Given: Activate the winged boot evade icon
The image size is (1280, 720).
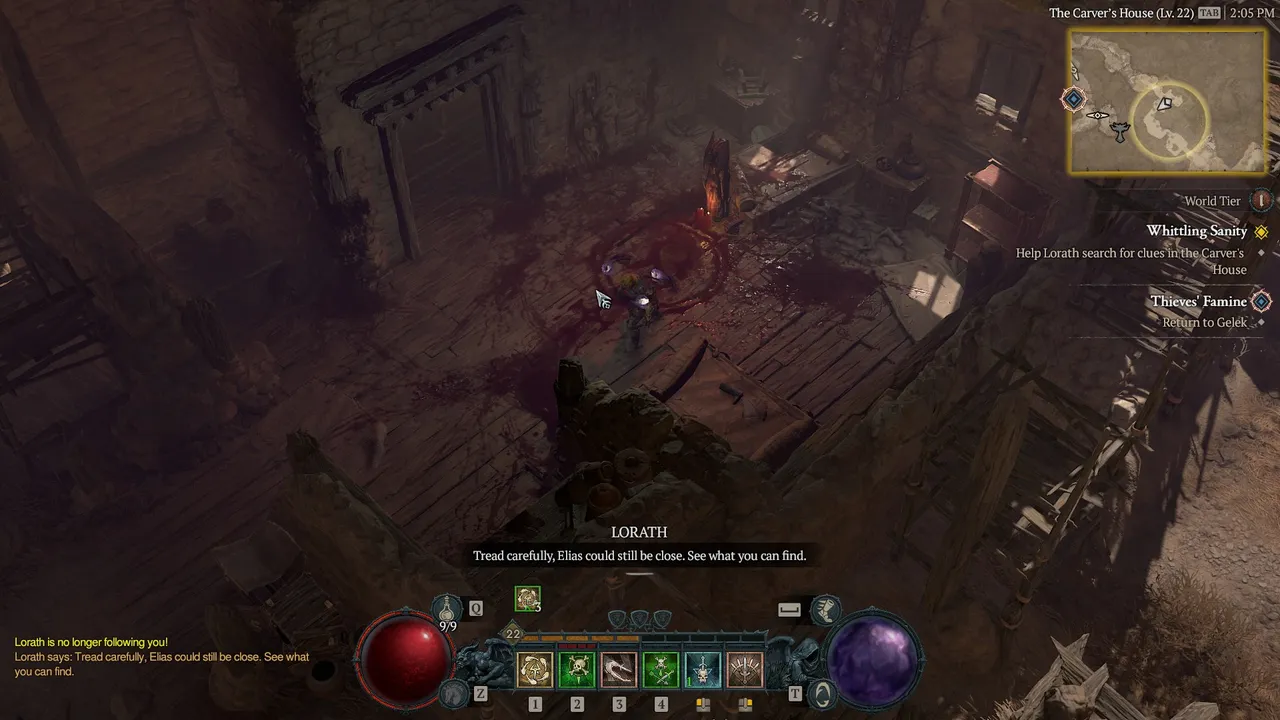Looking at the screenshot, I should 825,608.
